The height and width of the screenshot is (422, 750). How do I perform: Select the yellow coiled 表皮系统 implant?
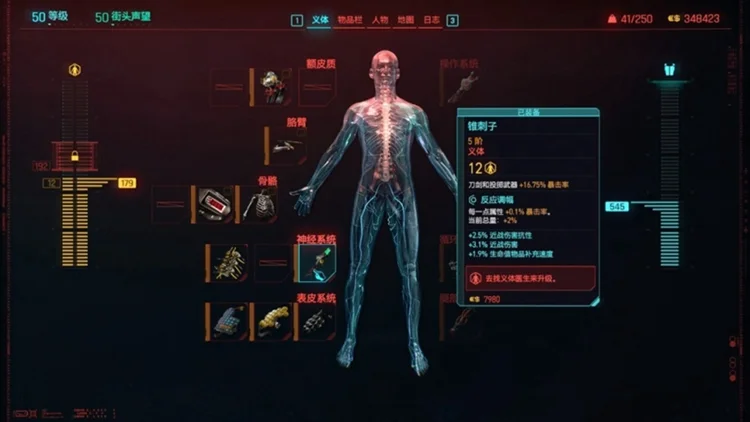271,321
